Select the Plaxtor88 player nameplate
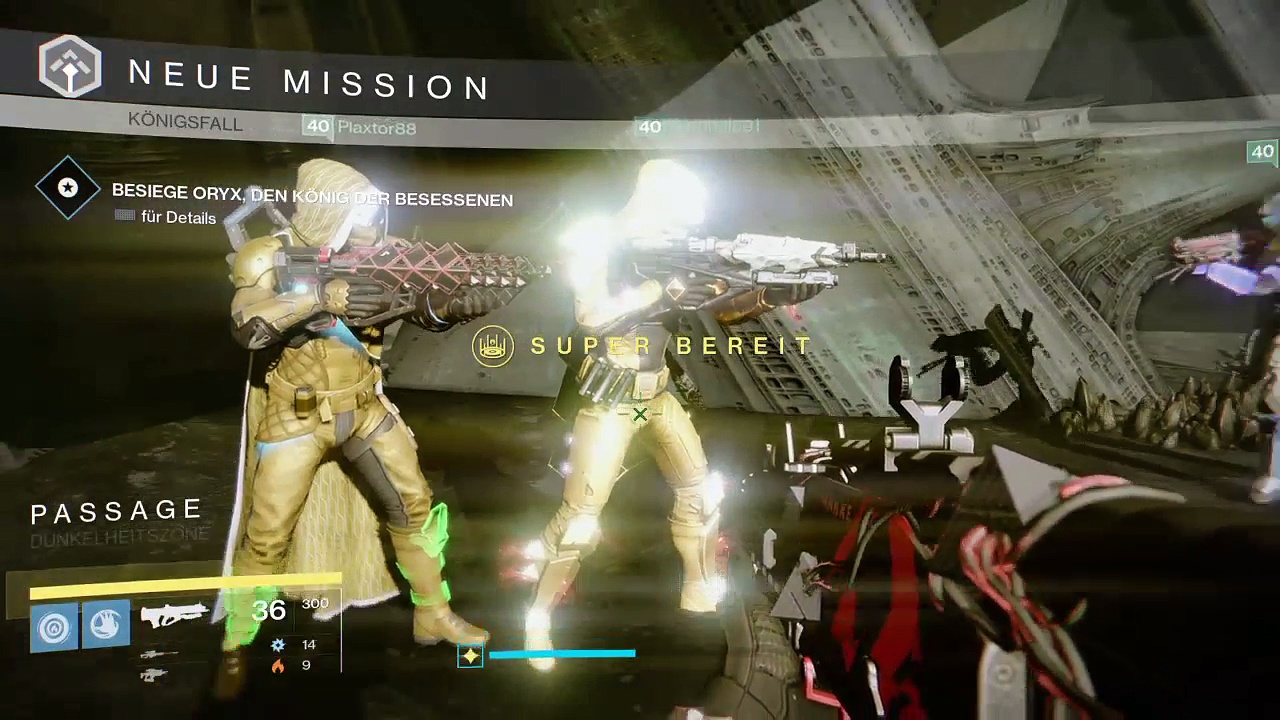This screenshot has height=720, width=1280. click(376, 127)
